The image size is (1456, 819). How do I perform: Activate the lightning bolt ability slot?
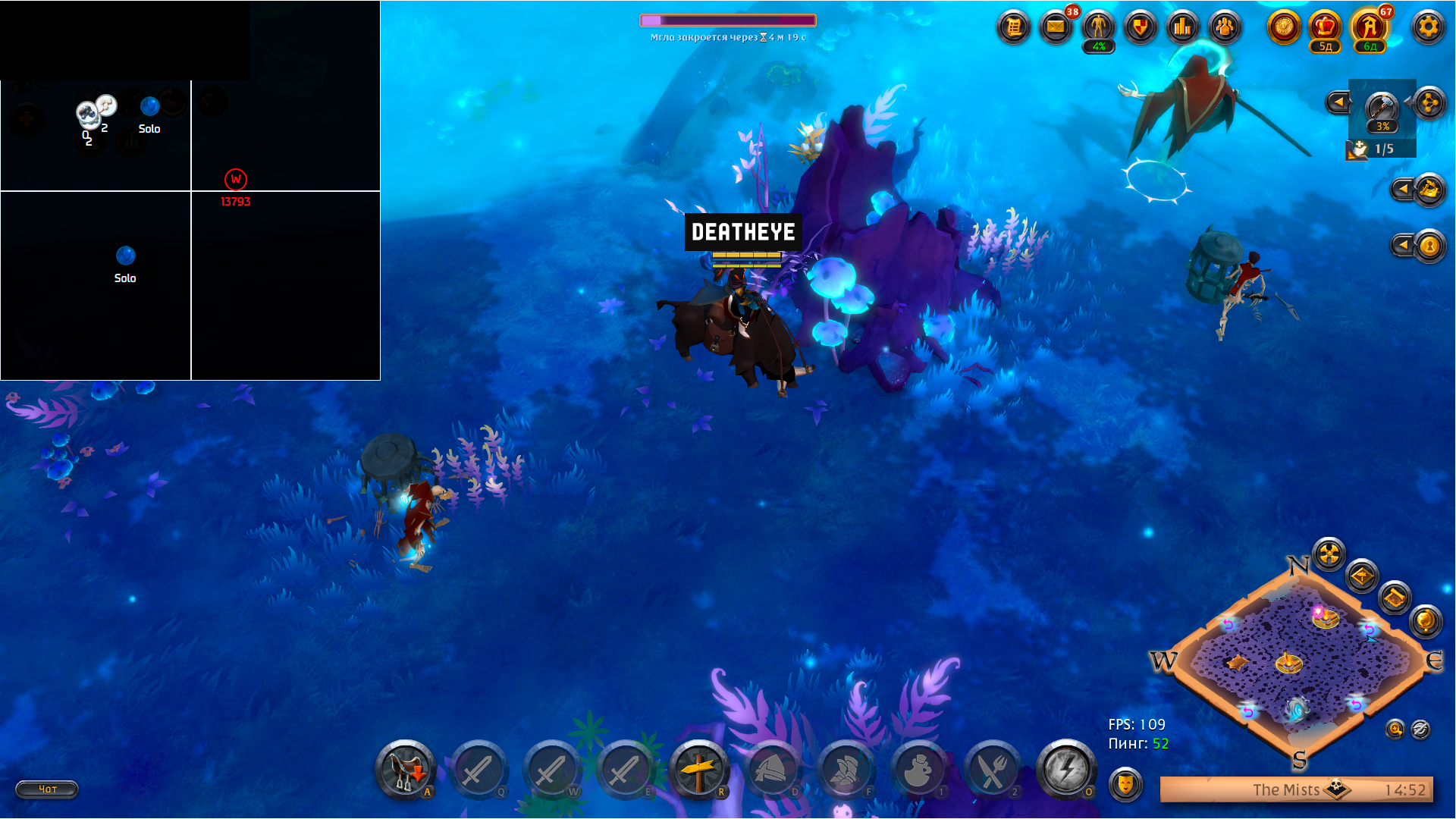(x=1066, y=770)
